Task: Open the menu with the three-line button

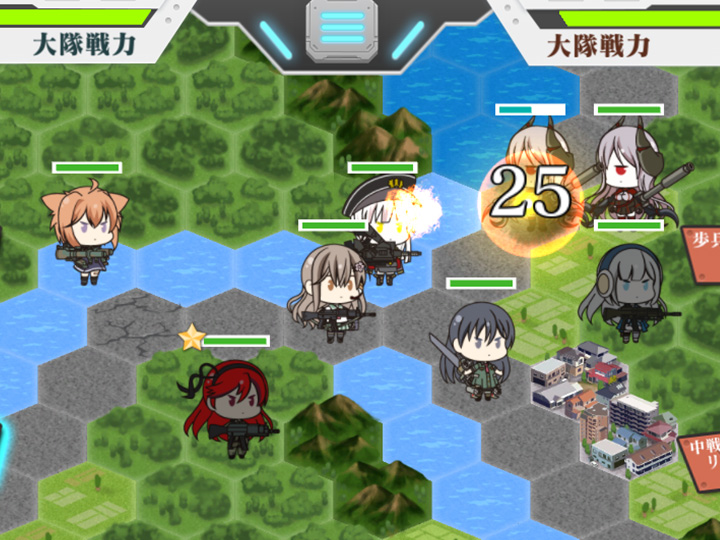Action: 342,24
